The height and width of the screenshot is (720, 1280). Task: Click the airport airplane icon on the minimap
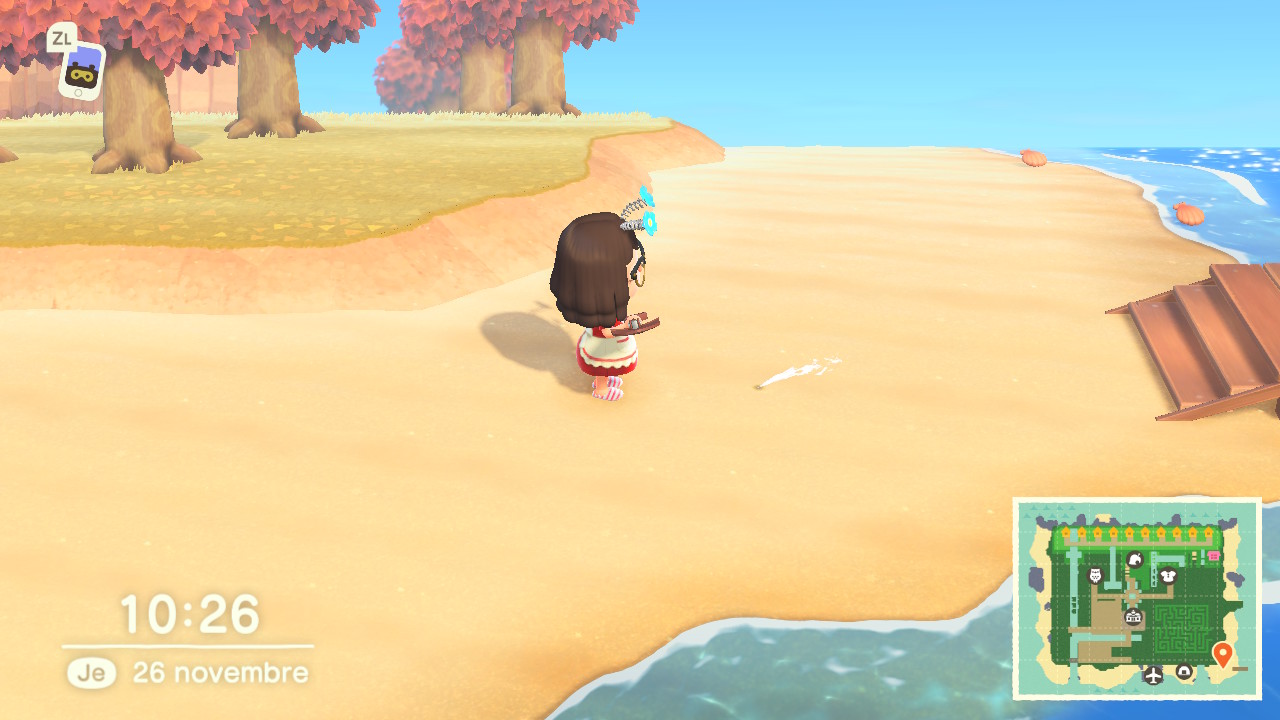[x=1153, y=675]
